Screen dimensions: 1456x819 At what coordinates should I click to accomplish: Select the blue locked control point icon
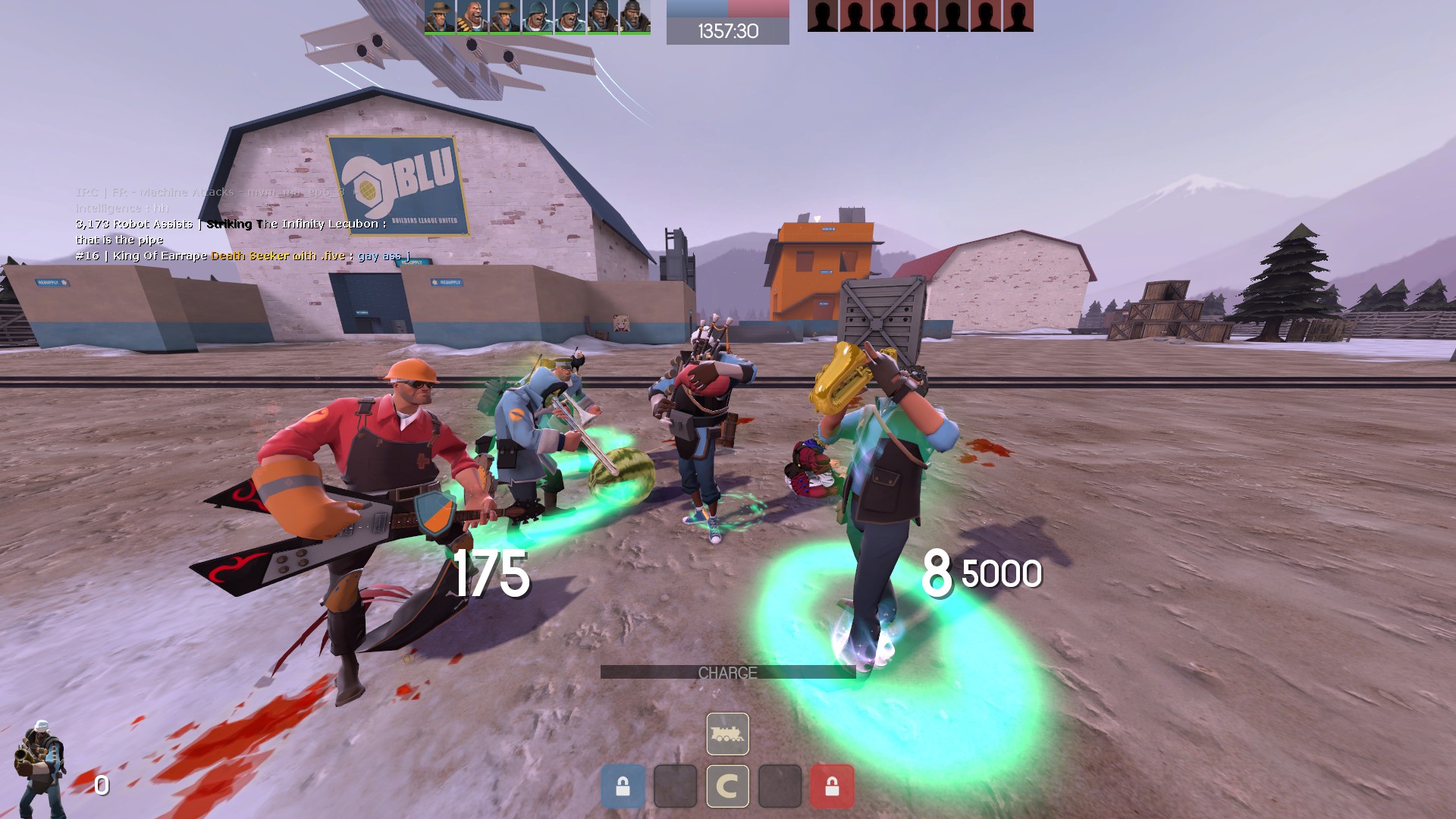[x=623, y=786]
